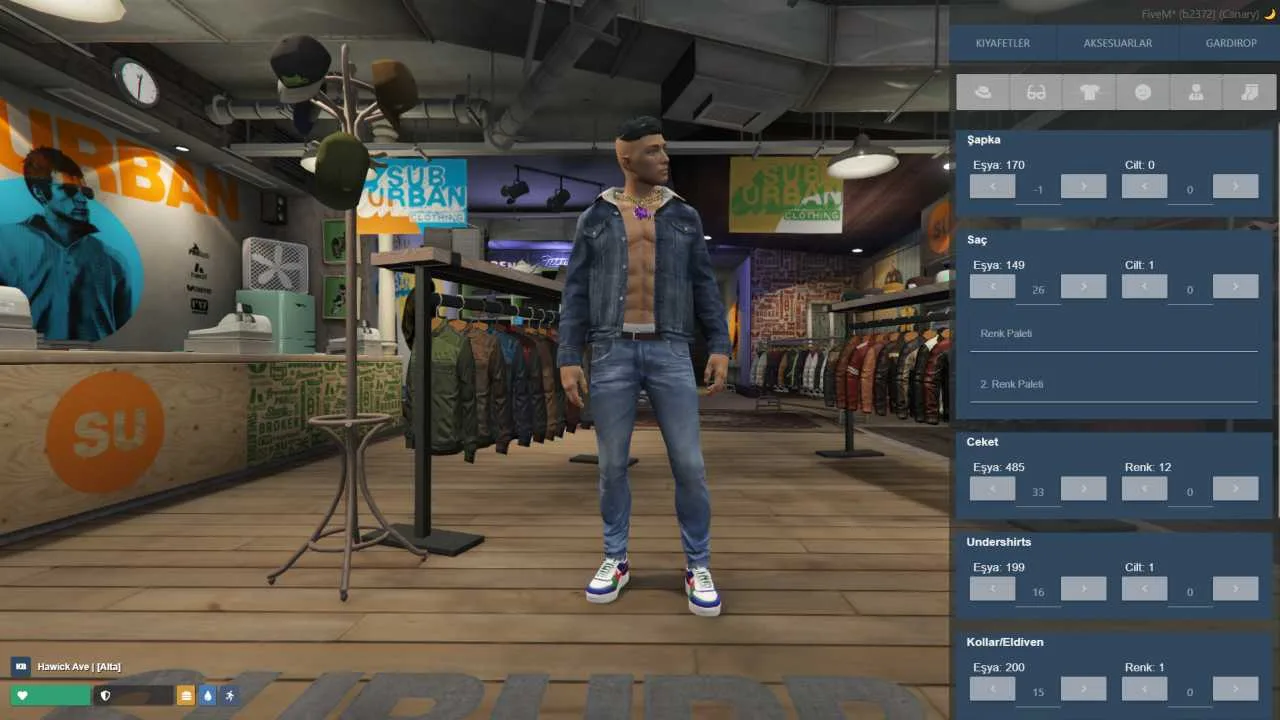Screen dimensions: 1280x720
Task: Increase the Kollar/Eldiven Eşya item number
Action: pyautogui.click(x=1083, y=689)
